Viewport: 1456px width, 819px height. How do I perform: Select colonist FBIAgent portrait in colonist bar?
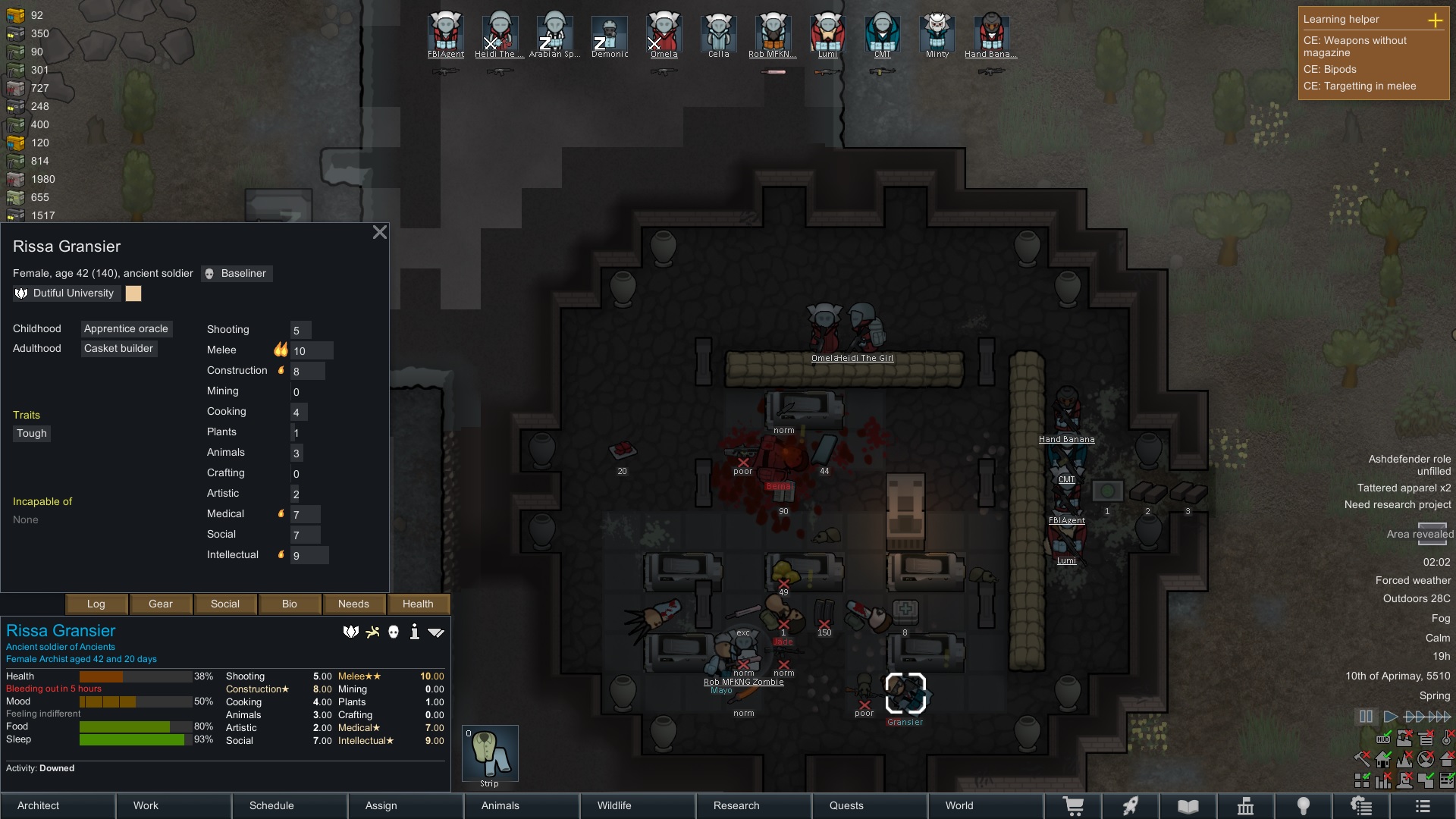[445, 33]
